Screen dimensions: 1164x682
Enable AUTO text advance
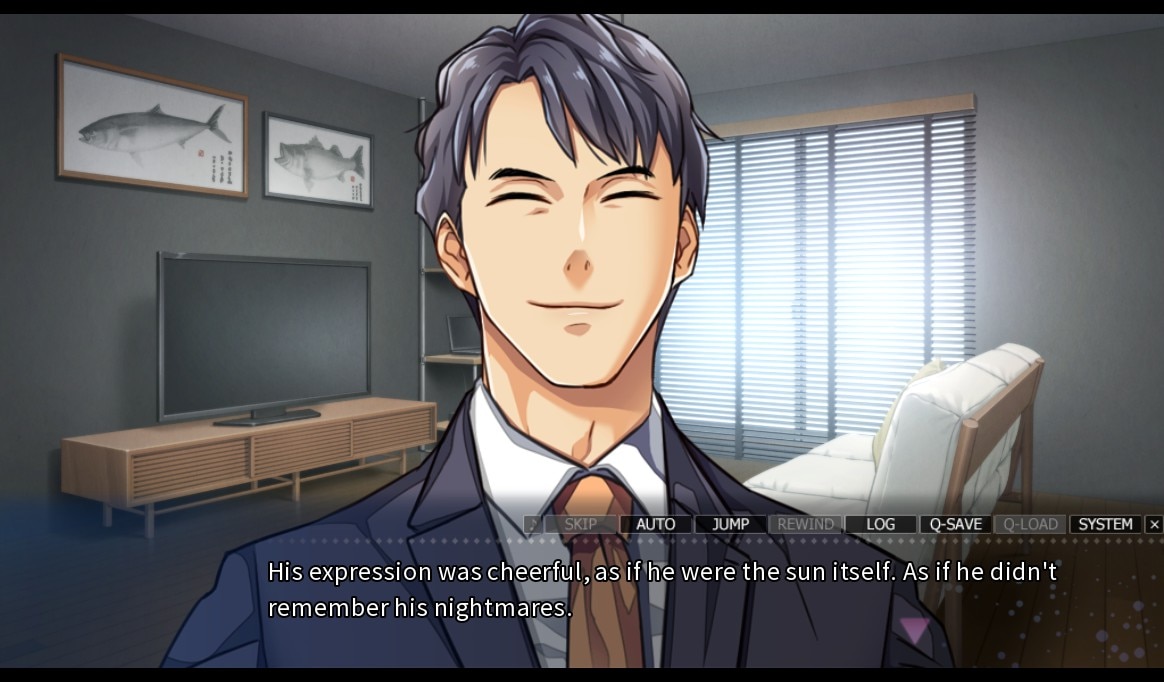[x=655, y=524]
